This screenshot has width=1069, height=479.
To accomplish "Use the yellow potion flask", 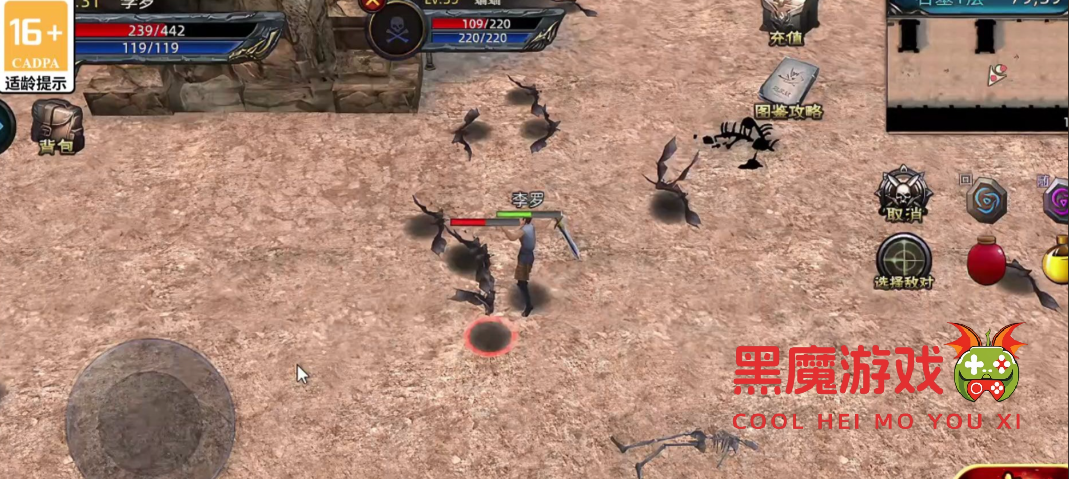I will (1056, 261).
